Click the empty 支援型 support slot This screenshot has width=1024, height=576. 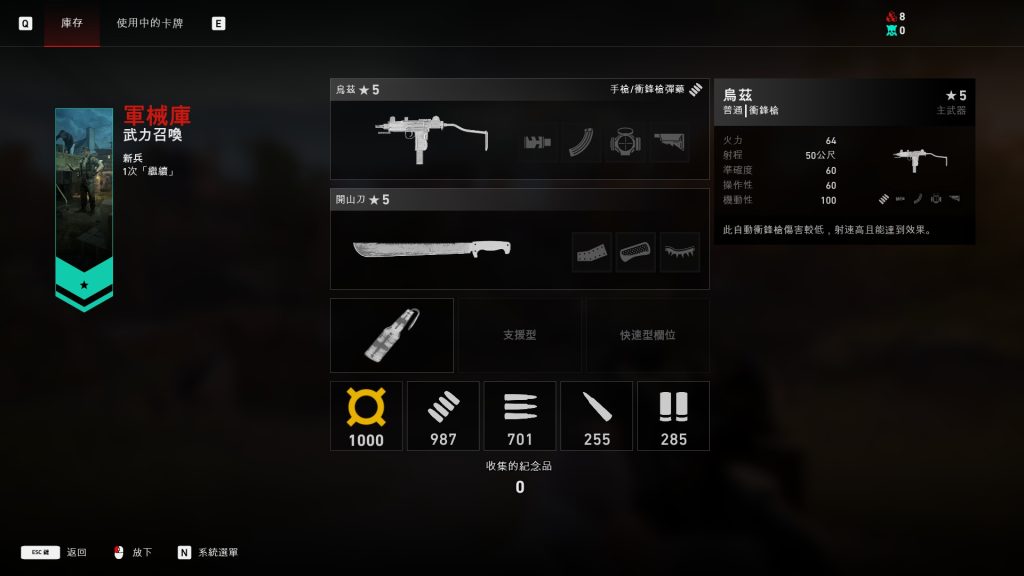[519, 335]
